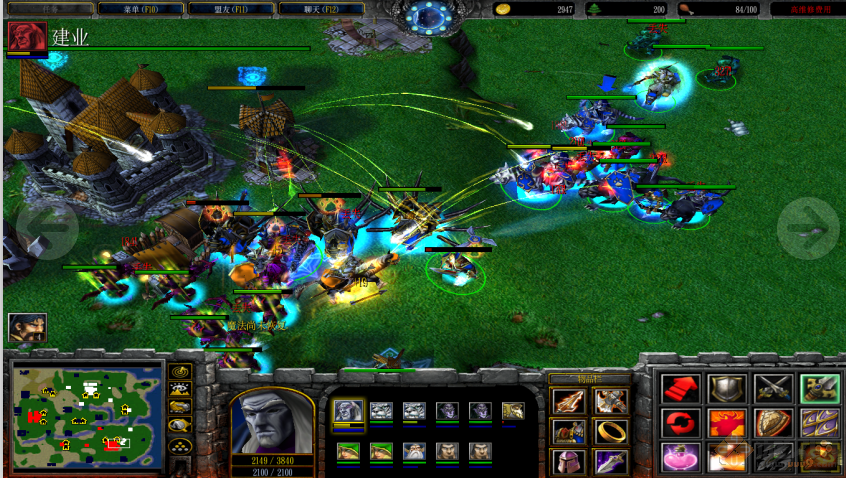Image resolution: width=846 pixels, height=478 pixels.
Task: Click the idle hero portrait at left edge
Action: 27,328
